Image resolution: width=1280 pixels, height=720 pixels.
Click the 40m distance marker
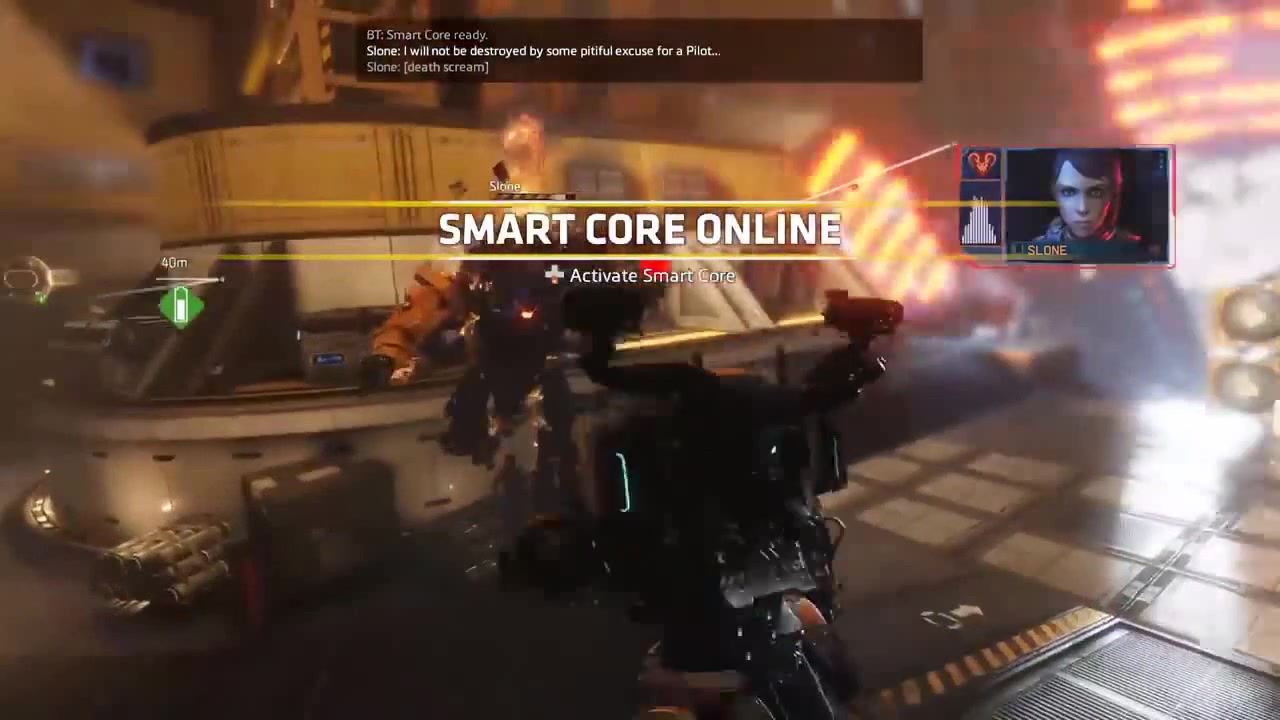point(174,262)
